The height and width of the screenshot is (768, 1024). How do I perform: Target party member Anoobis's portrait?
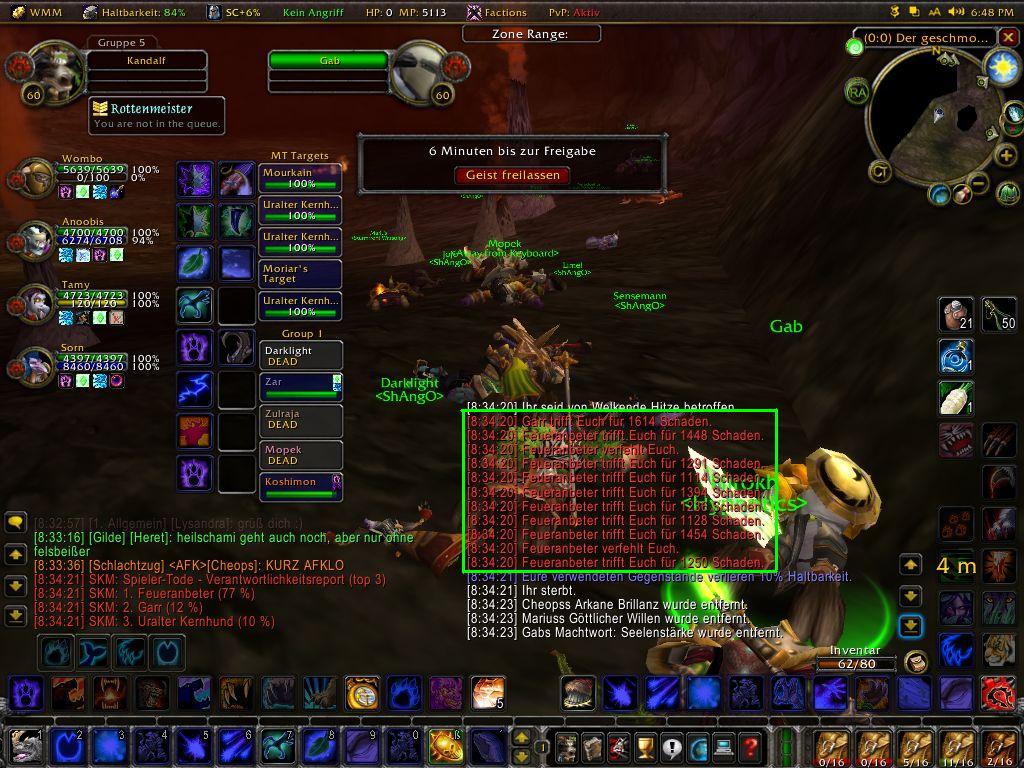38,241
